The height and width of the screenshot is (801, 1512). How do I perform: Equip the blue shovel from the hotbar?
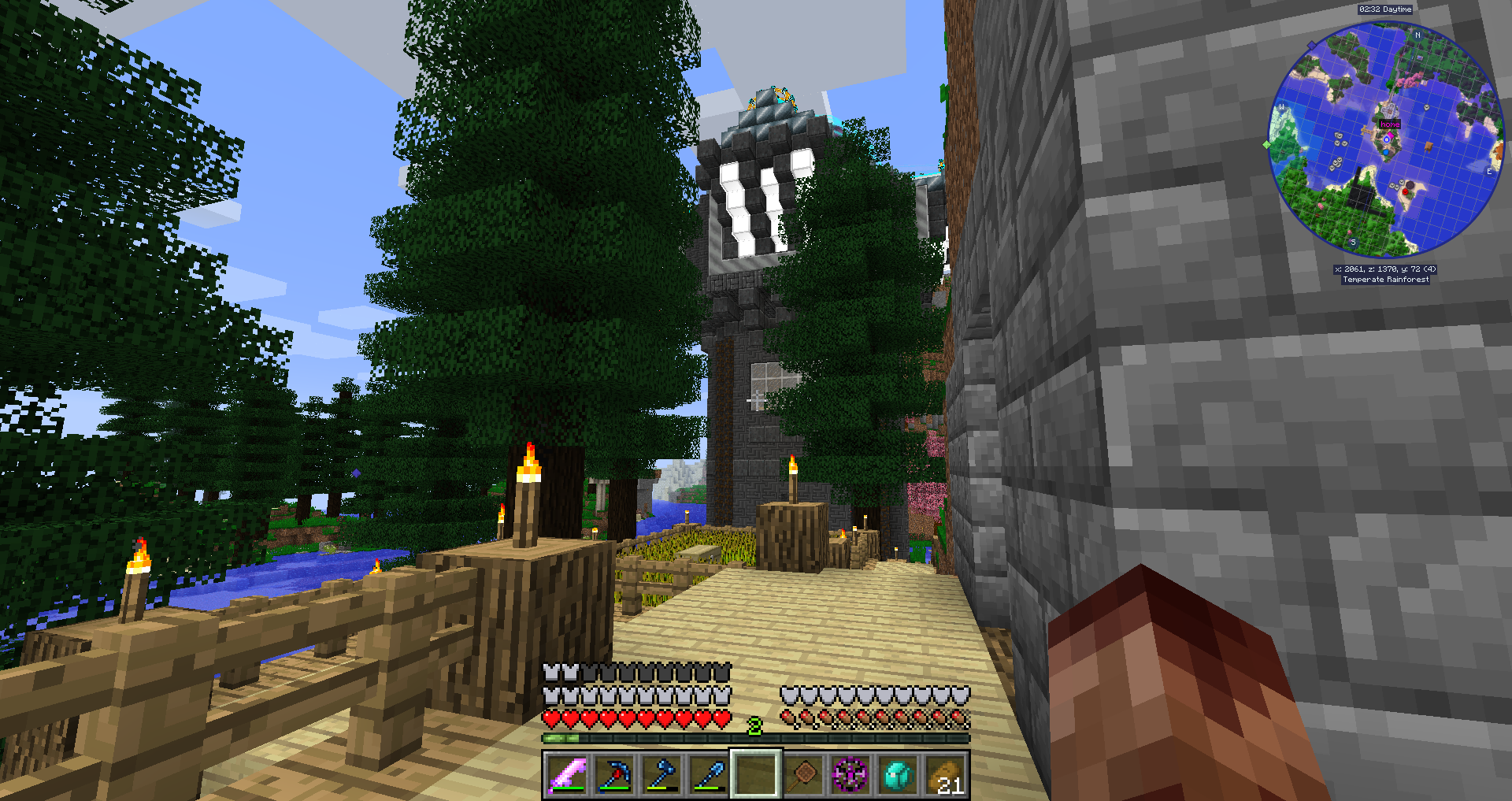pos(709,775)
